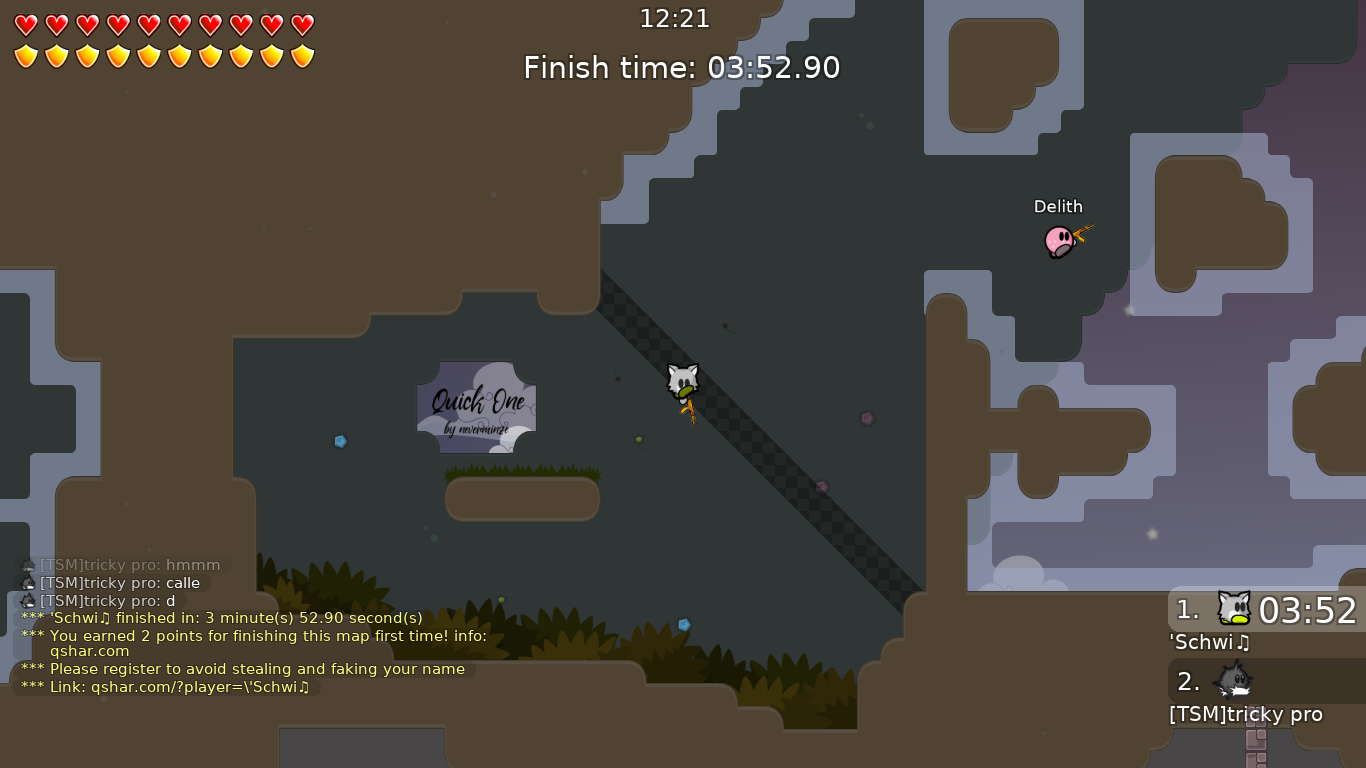Click the 12:21 game timer
1366x768 pixels.
click(x=676, y=18)
